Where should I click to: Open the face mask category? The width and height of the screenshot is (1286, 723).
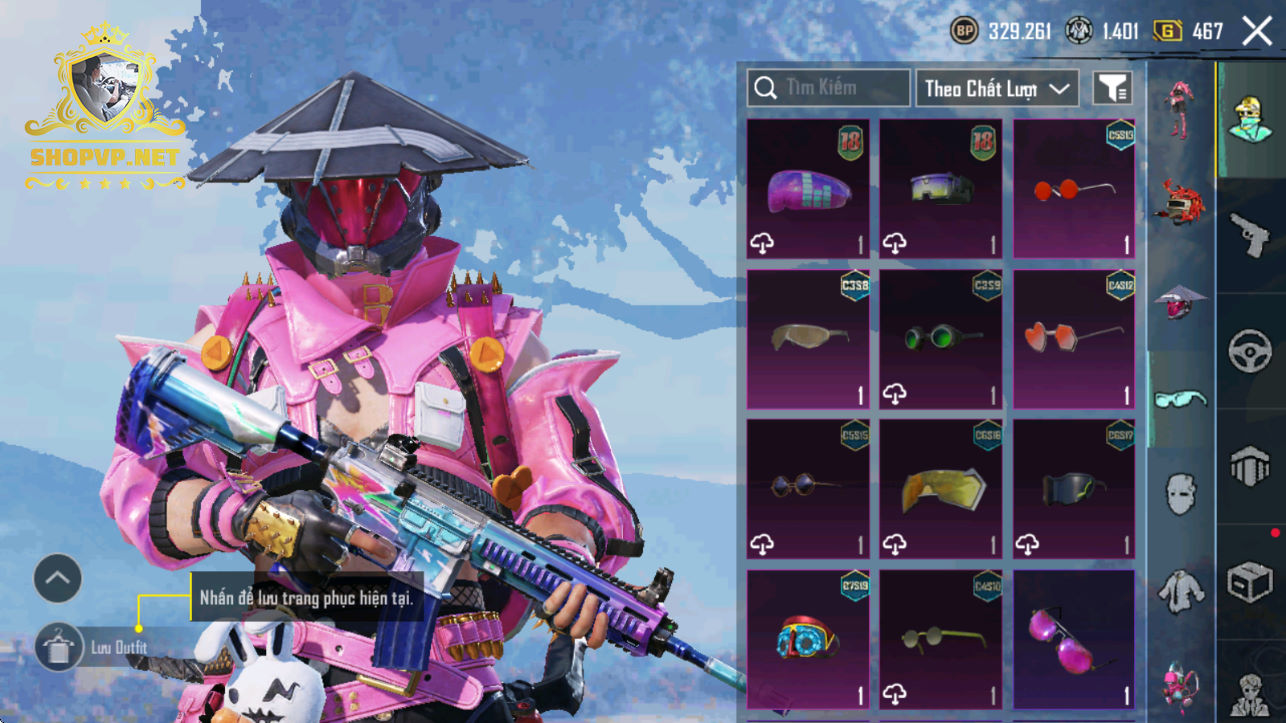coord(1180,494)
